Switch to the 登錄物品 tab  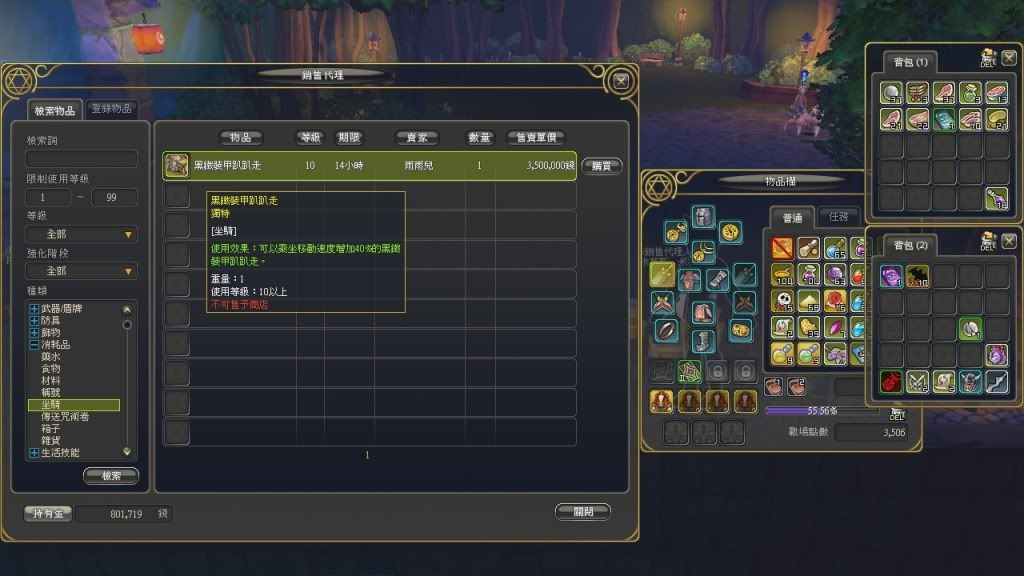(113, 109)
